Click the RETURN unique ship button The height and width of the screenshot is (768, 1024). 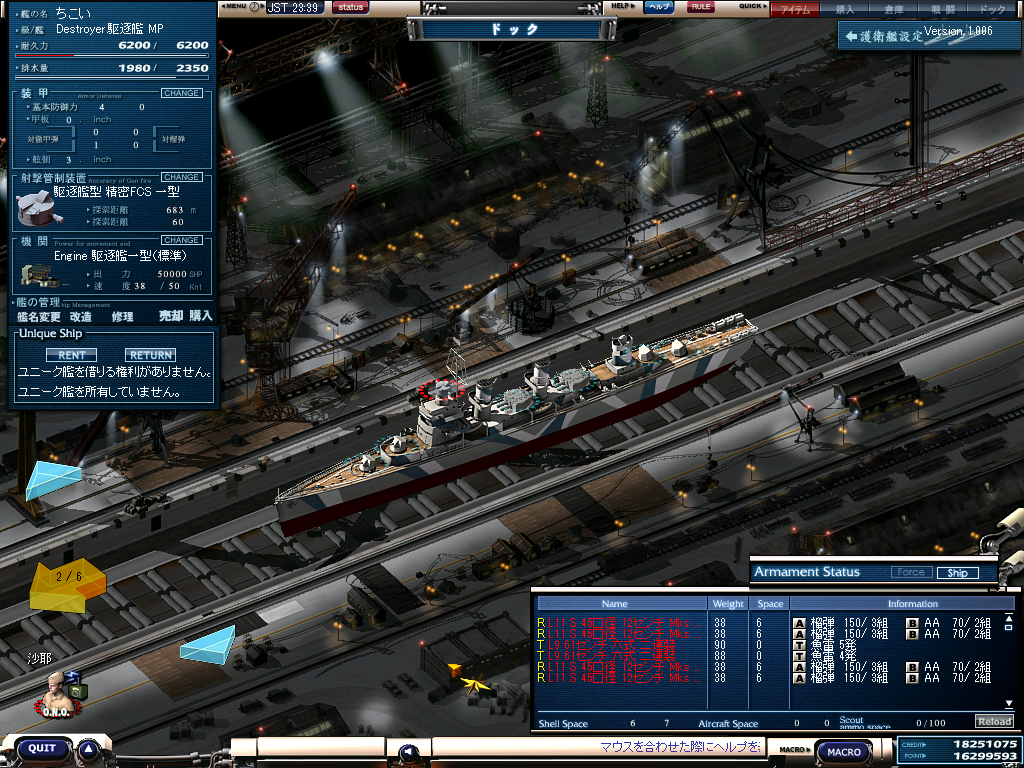[150, 355]
